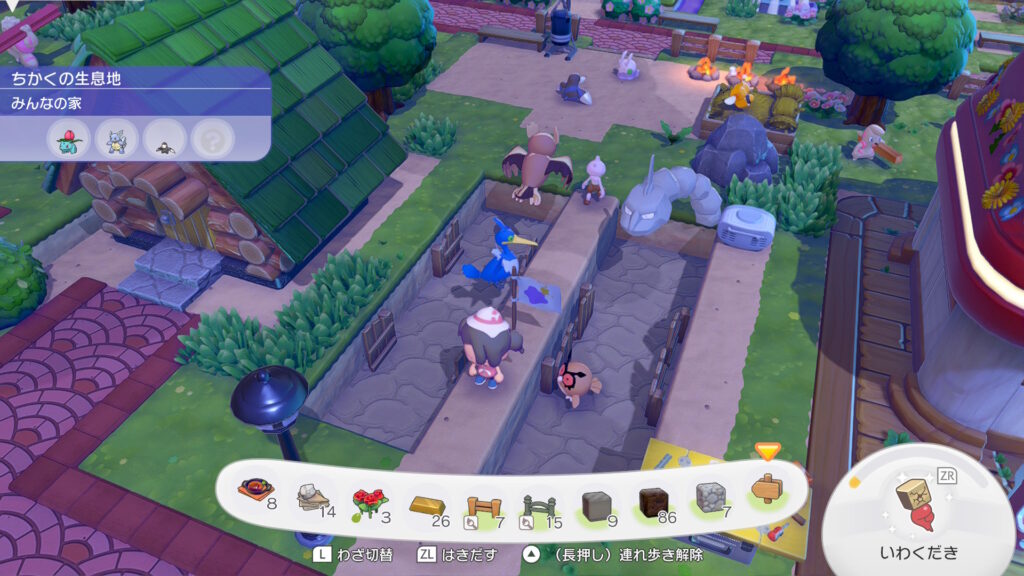Select the Wartortle habitat icon

click(x=116, y=138)
